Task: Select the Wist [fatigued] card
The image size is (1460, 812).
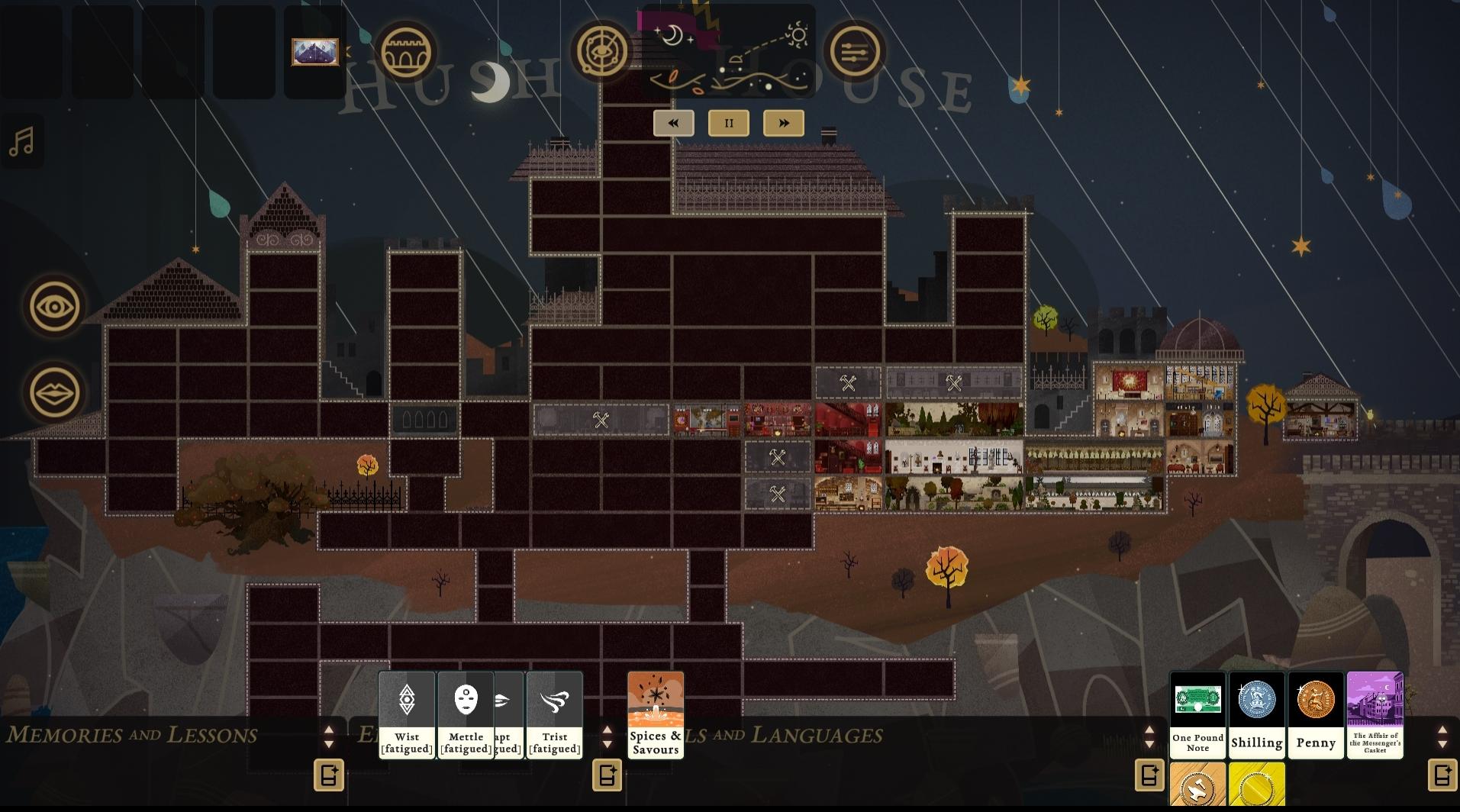Action: tap(406, 714)
